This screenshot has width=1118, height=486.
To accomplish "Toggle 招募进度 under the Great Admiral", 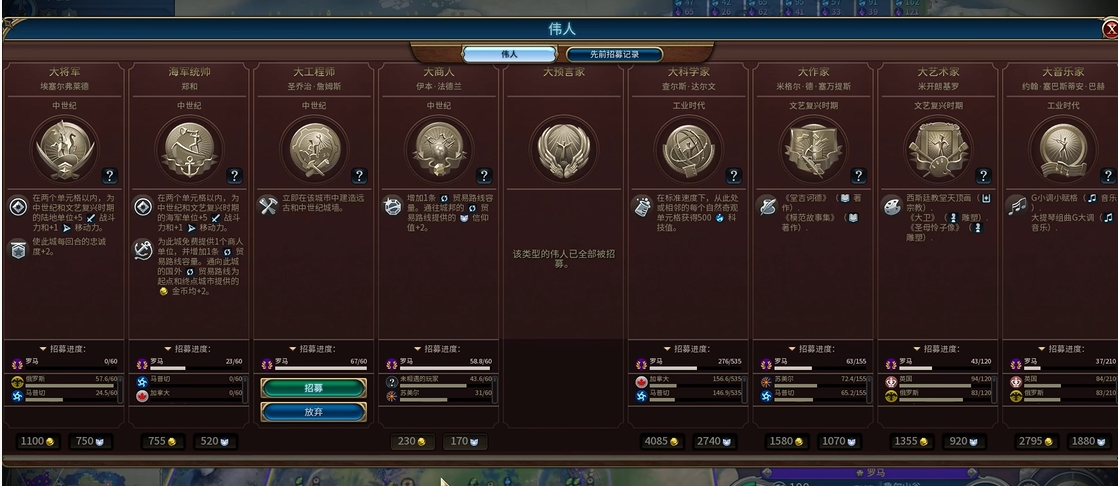I will click(x=189, y=348).
